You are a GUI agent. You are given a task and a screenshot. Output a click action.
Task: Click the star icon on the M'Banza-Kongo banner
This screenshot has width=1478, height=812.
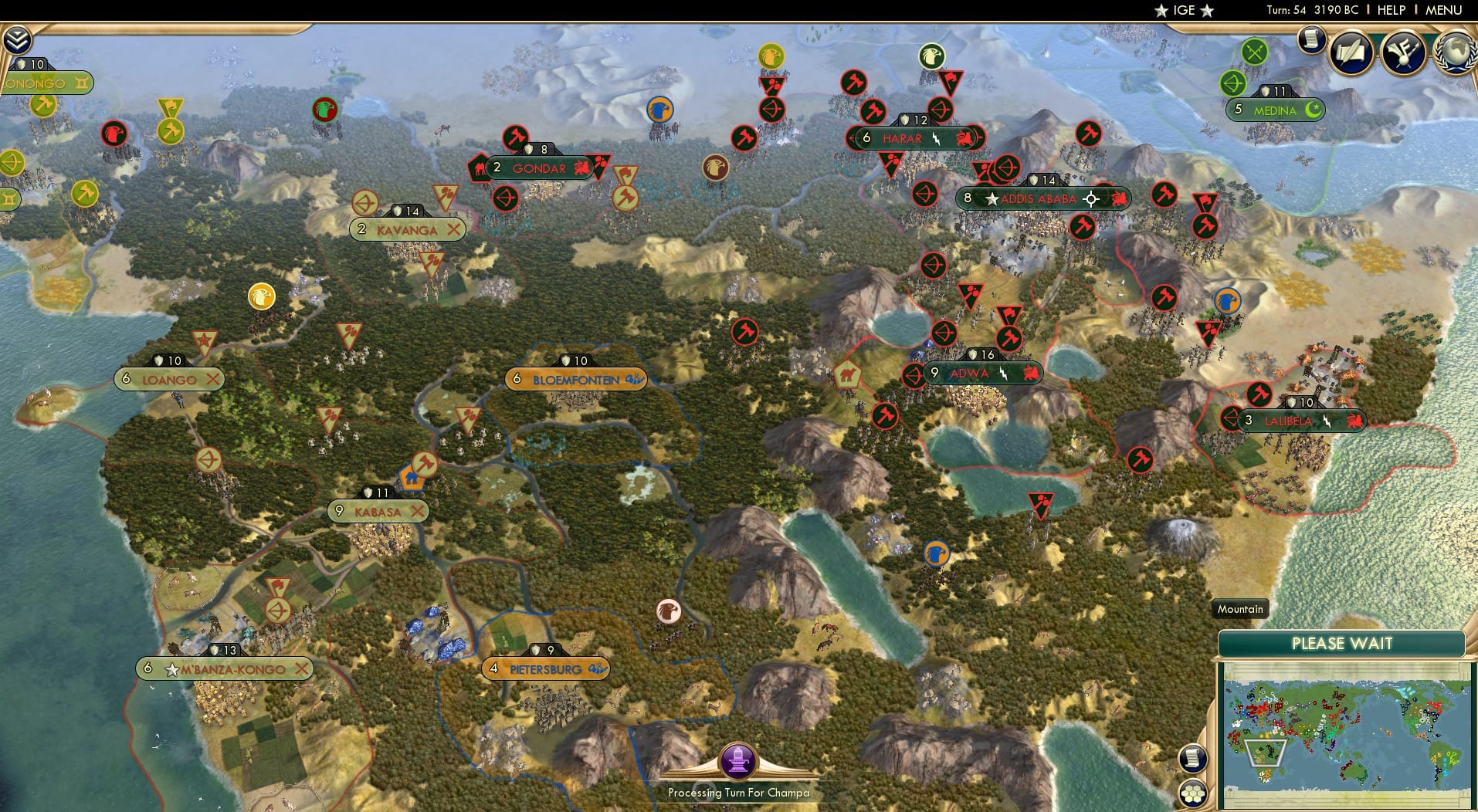(171, 669)
